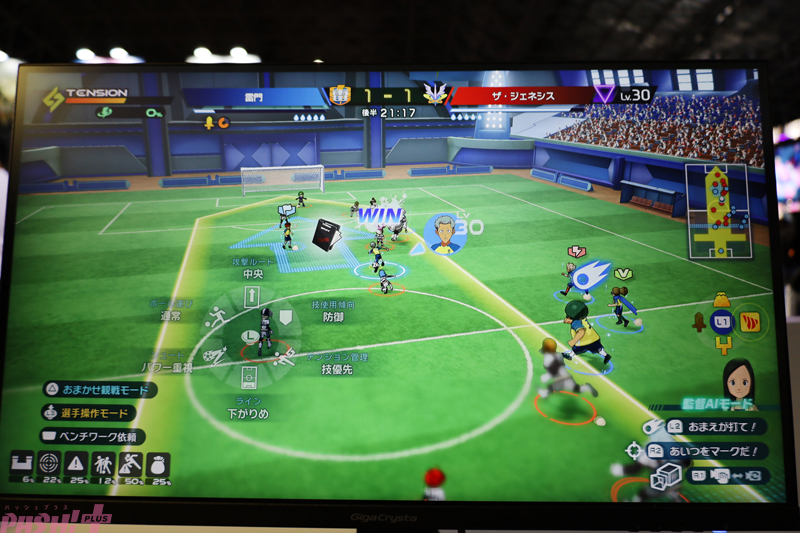Open ベンチワーク依頼
Image resolution: width=800 pixels, height=533 pixels.
click(x=92, y=436)
